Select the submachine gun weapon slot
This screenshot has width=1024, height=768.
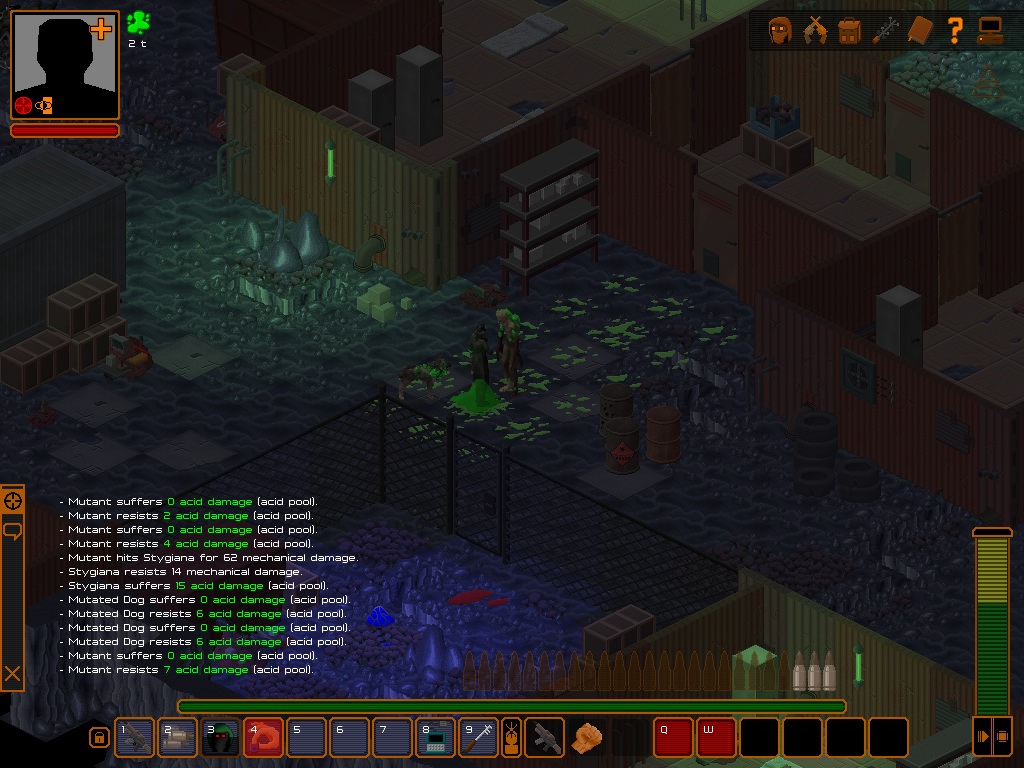pos(545,738)
